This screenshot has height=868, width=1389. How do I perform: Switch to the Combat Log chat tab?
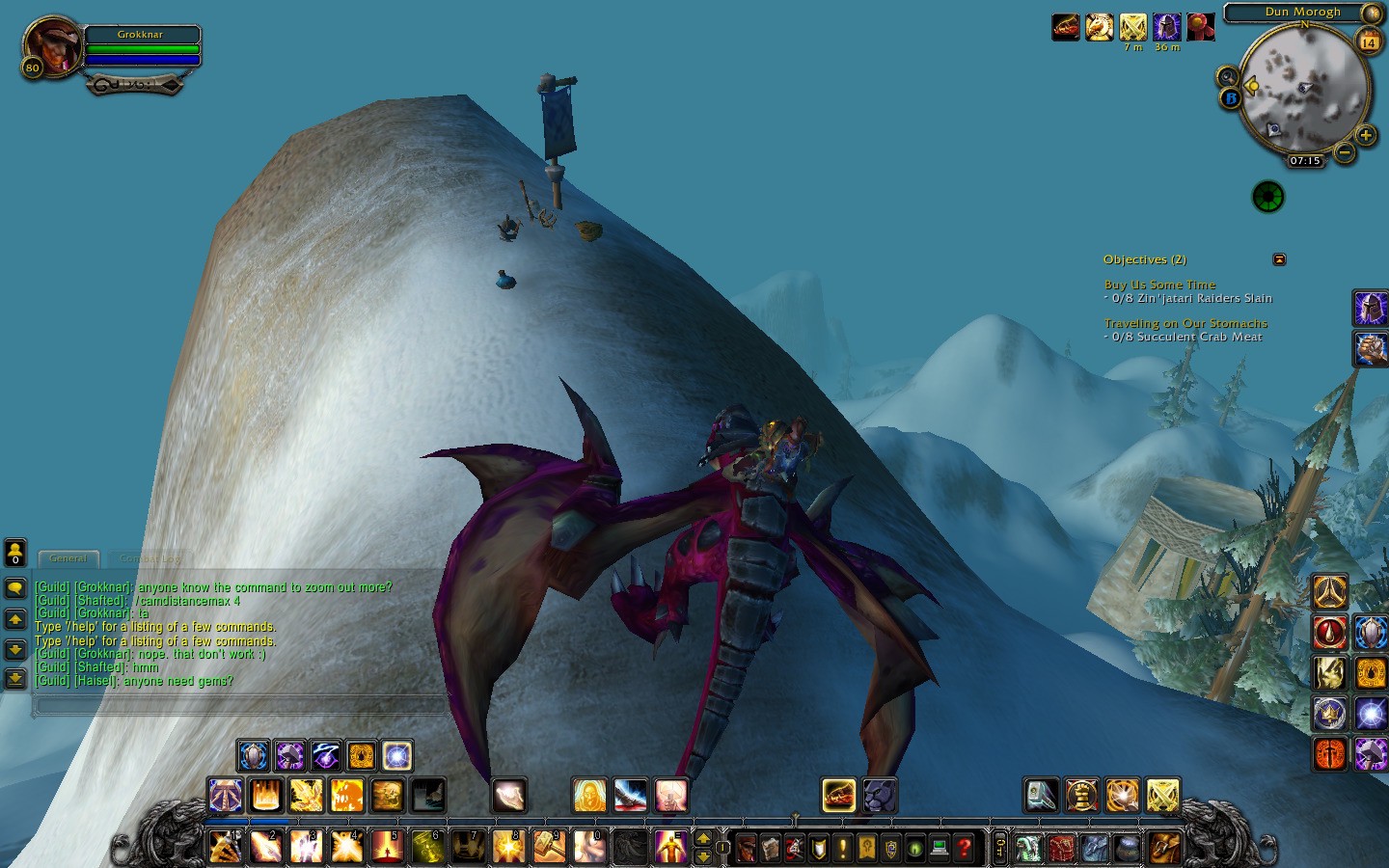coord(150,558)
